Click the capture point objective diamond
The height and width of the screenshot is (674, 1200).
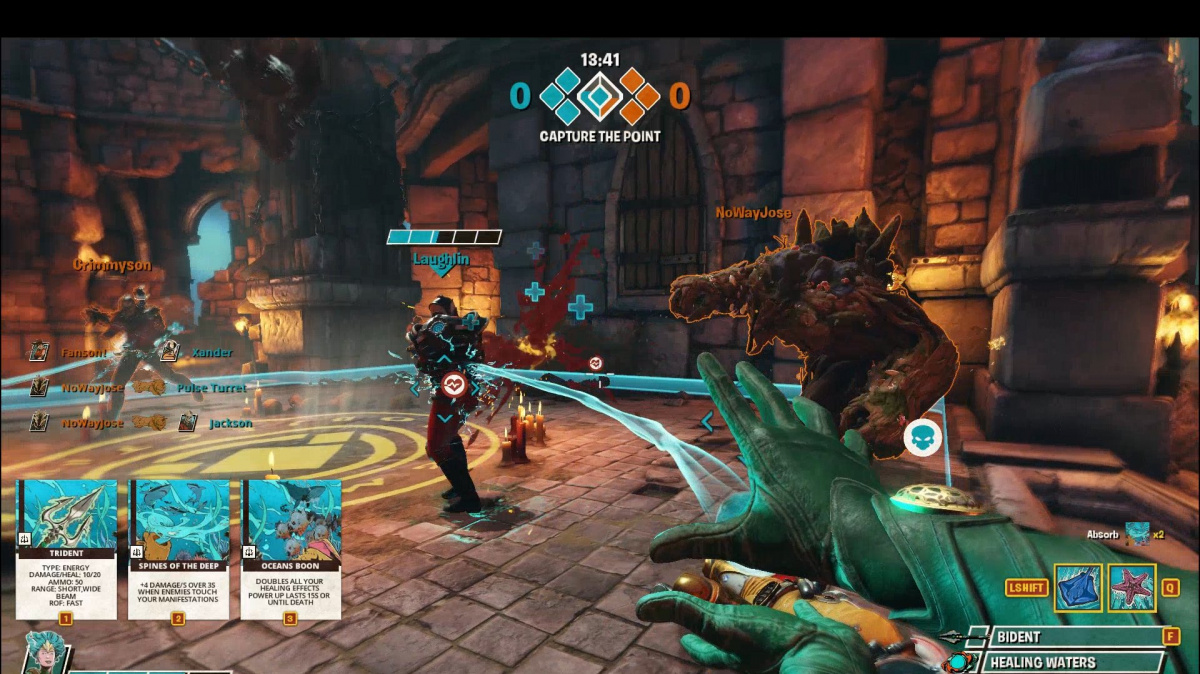point(598,96)
